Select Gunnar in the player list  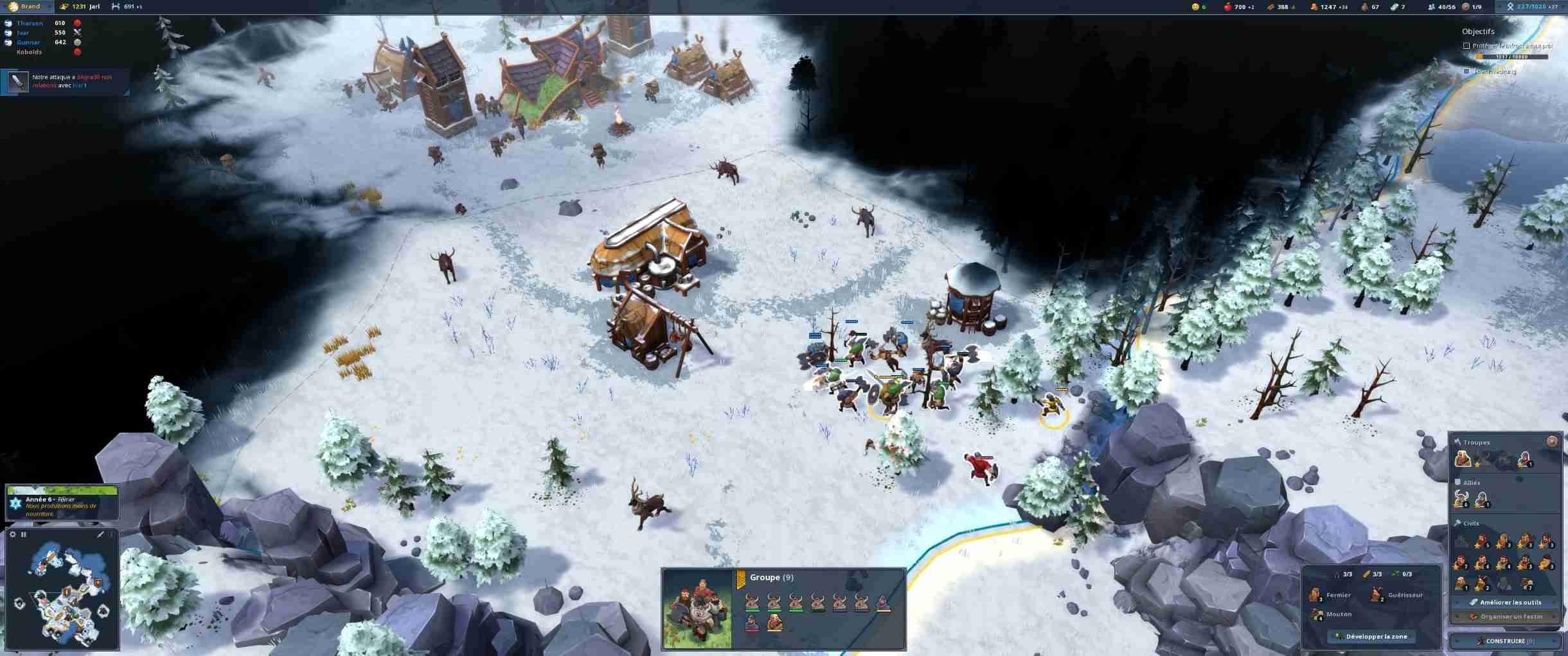click(29, 42)
